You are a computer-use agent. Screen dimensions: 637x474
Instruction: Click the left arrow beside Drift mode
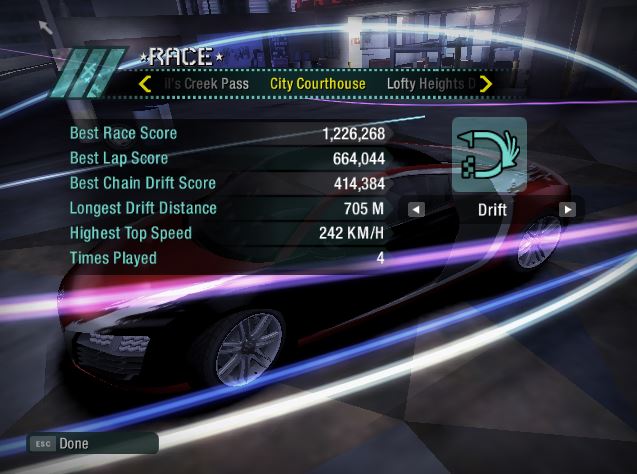tap(416, 210)
